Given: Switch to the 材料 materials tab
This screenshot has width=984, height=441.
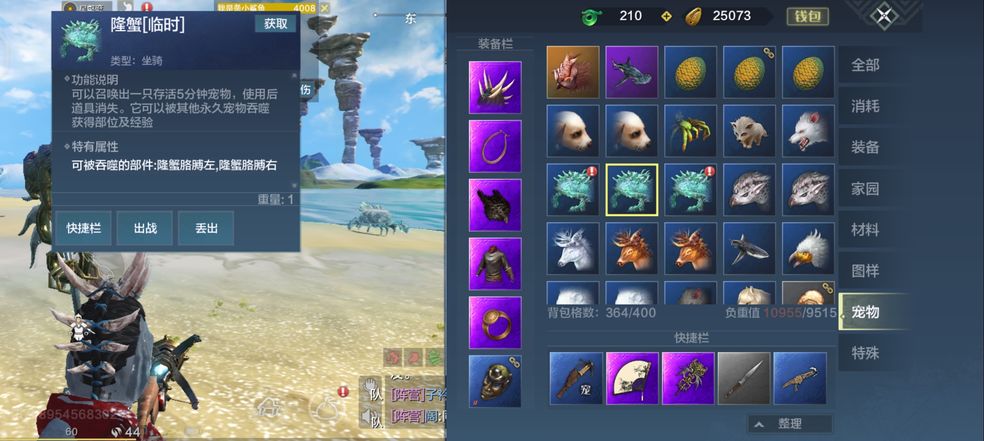Looking at the screenshot, I should 864,229.
